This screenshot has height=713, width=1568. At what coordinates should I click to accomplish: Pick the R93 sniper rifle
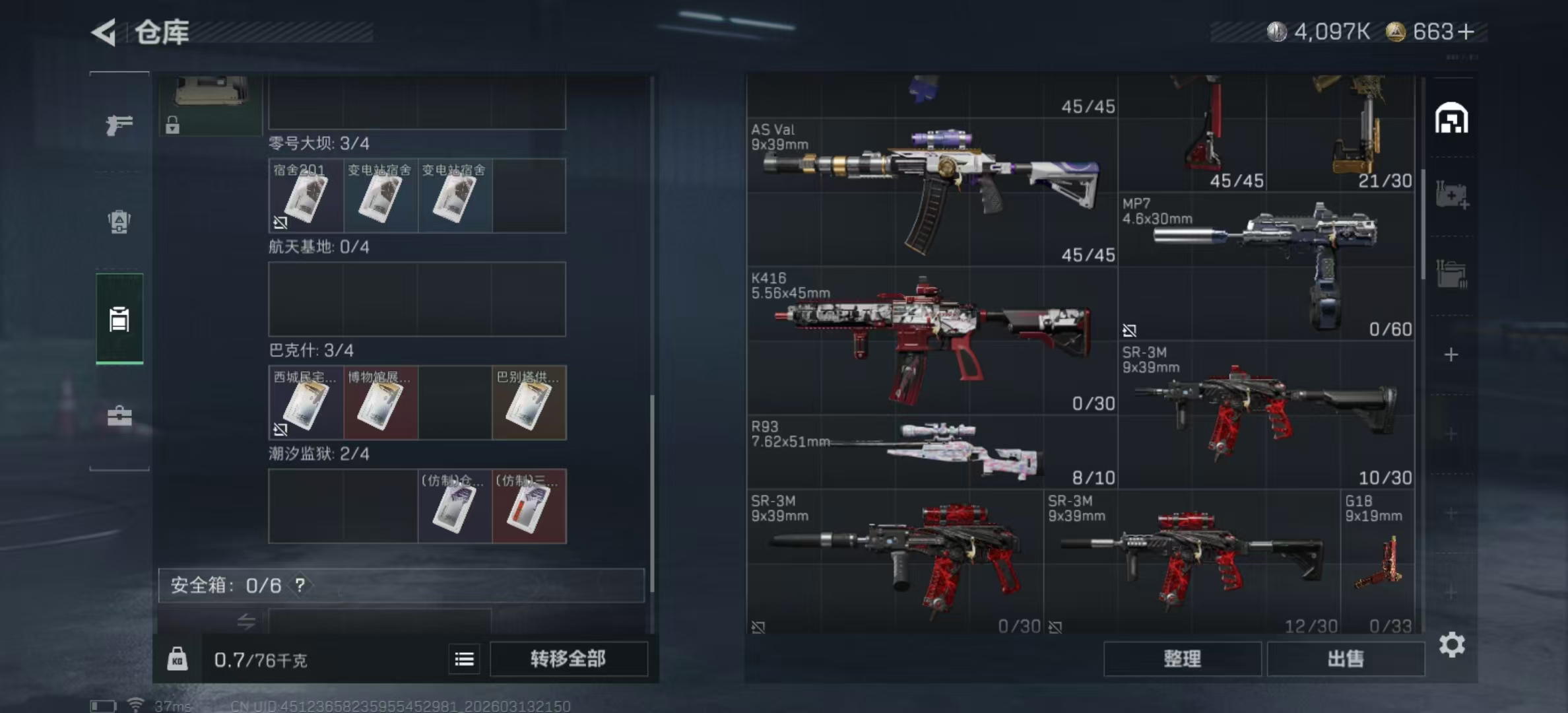pos(931,452)
